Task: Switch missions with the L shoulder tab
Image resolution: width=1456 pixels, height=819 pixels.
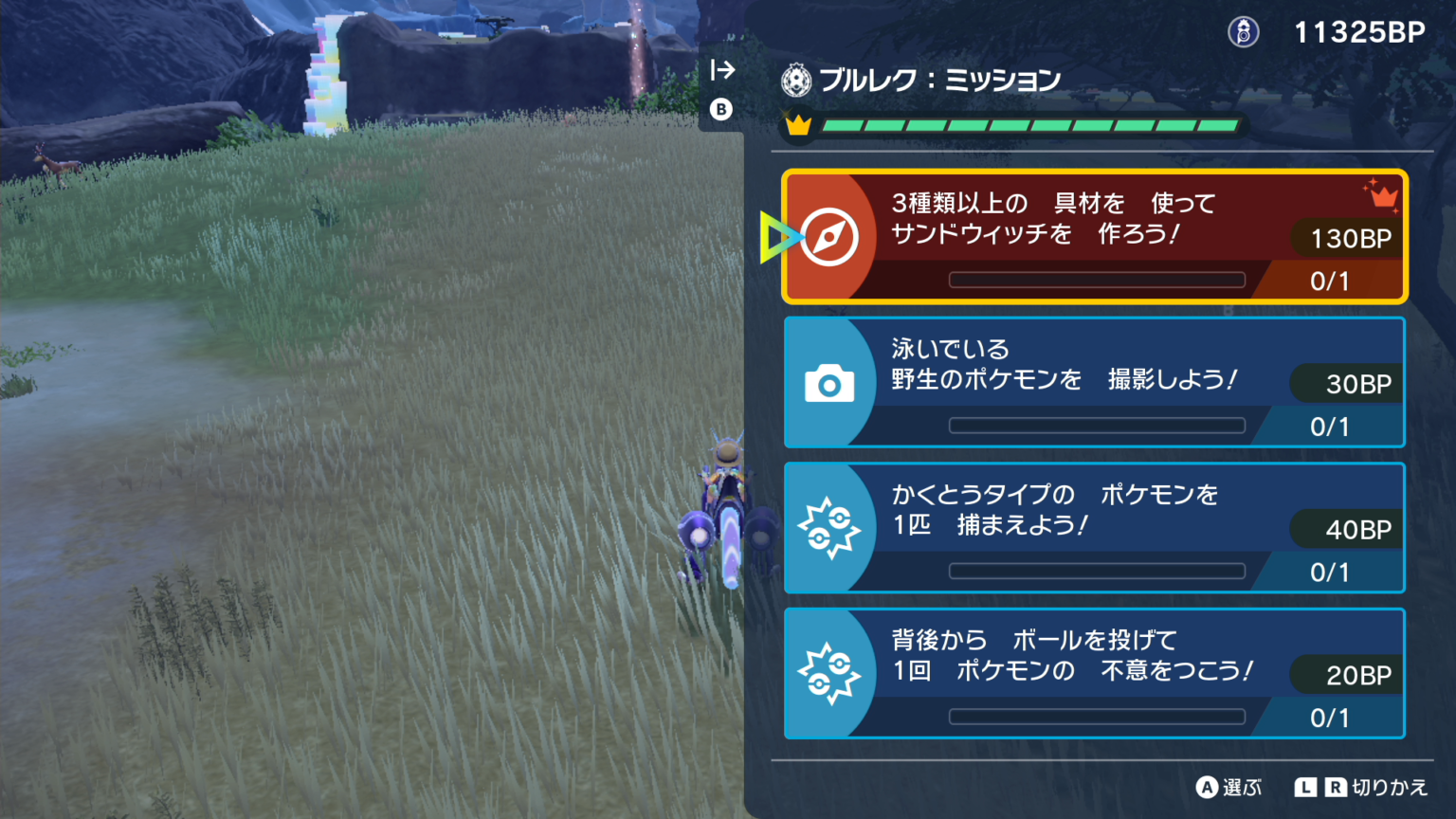Action: pos(1304,788)
